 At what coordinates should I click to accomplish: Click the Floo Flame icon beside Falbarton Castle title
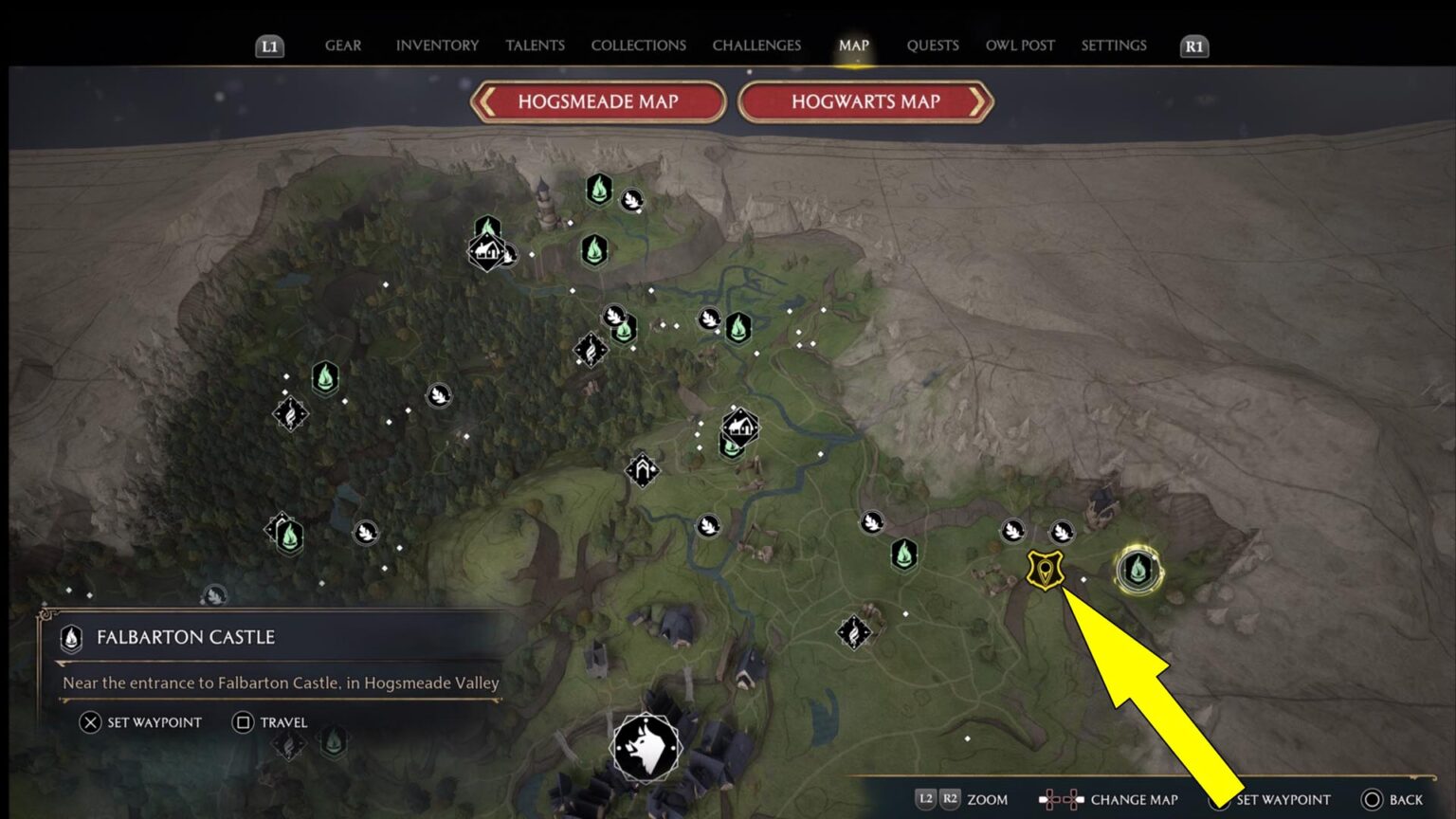coord(71,638)
